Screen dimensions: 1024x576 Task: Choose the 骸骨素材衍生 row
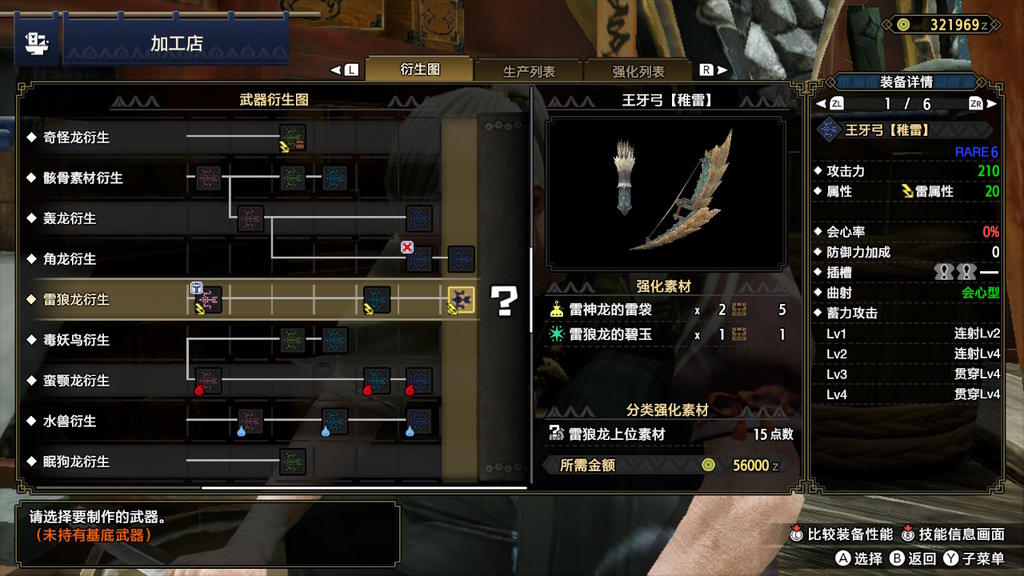(x=83, y=178)
